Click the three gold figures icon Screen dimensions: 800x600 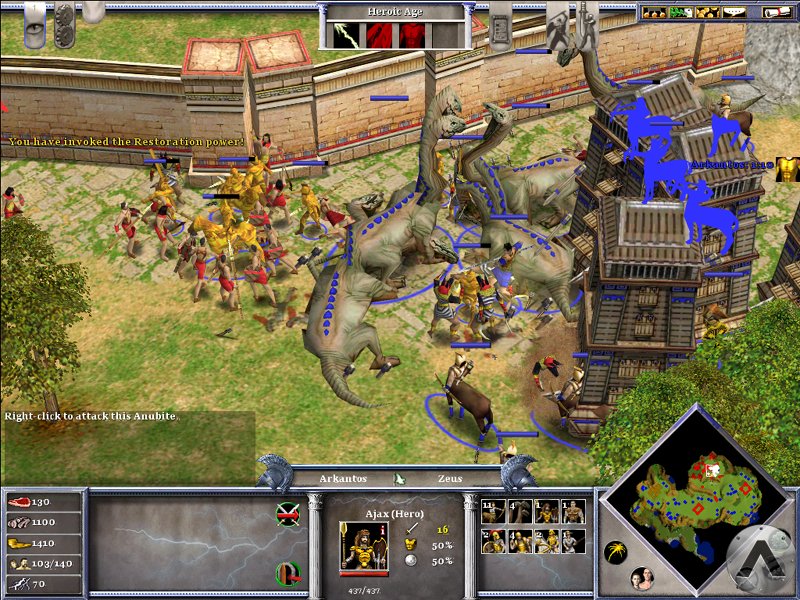click(x=656, y=12)
